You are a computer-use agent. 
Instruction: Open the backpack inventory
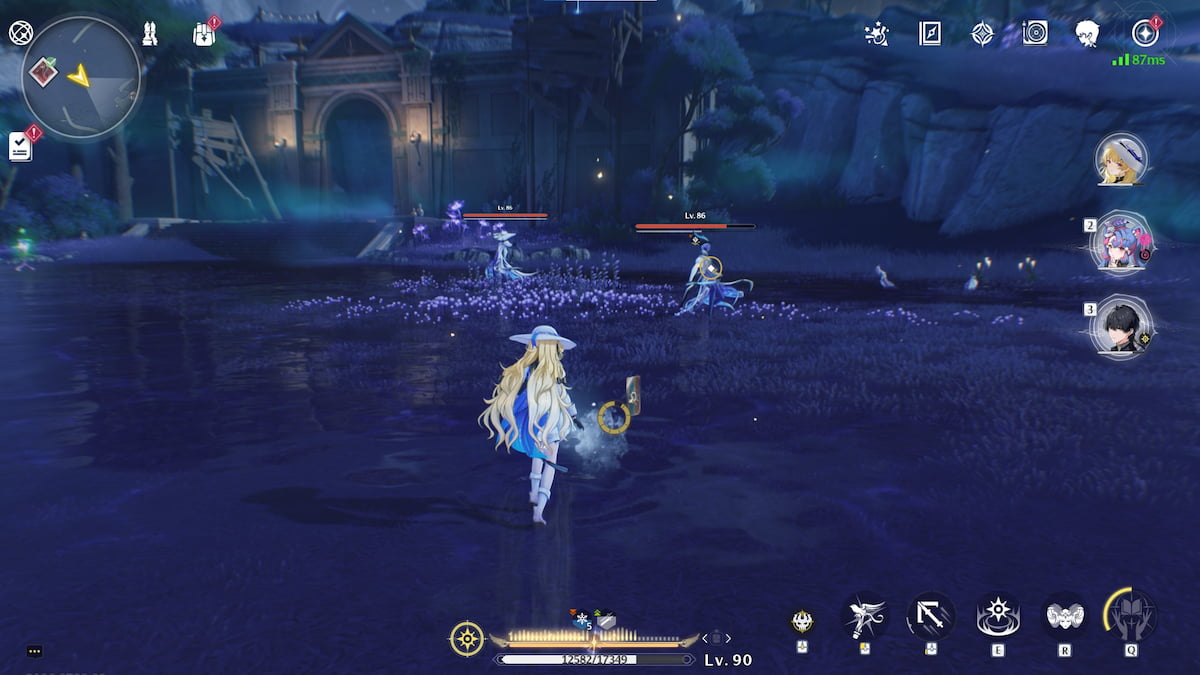coord(203,34)
